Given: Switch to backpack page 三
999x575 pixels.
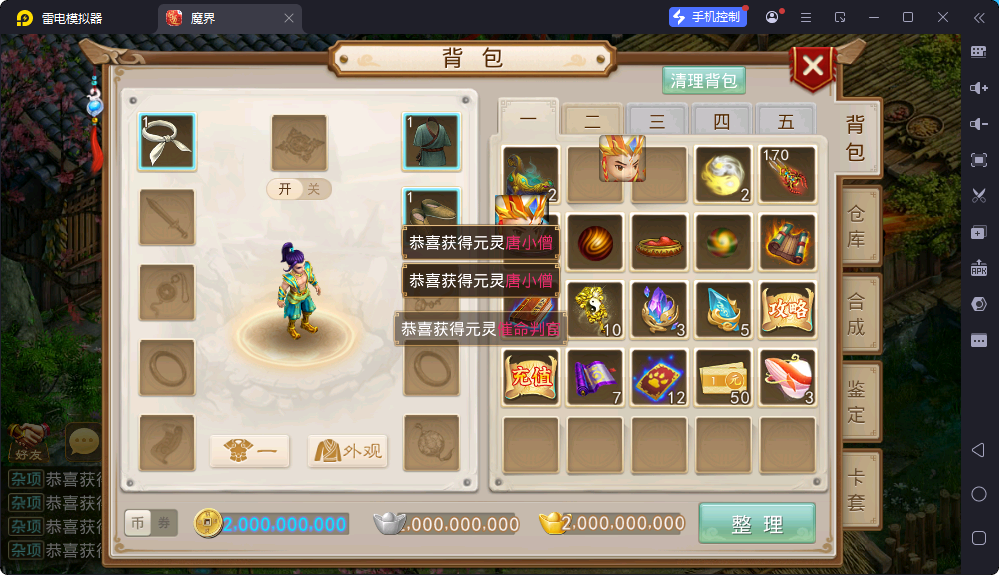Looking at the screenshot, I should point(657,121).
